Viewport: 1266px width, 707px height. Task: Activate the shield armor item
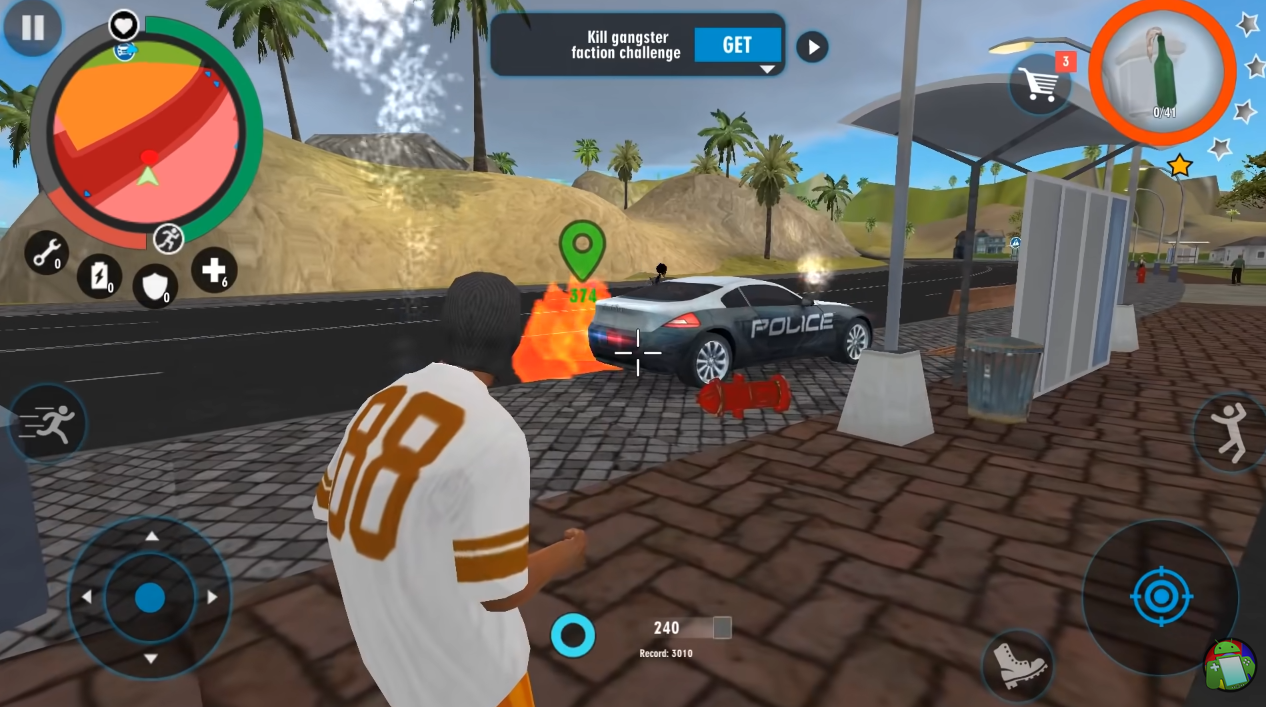[x=155, y=286]
